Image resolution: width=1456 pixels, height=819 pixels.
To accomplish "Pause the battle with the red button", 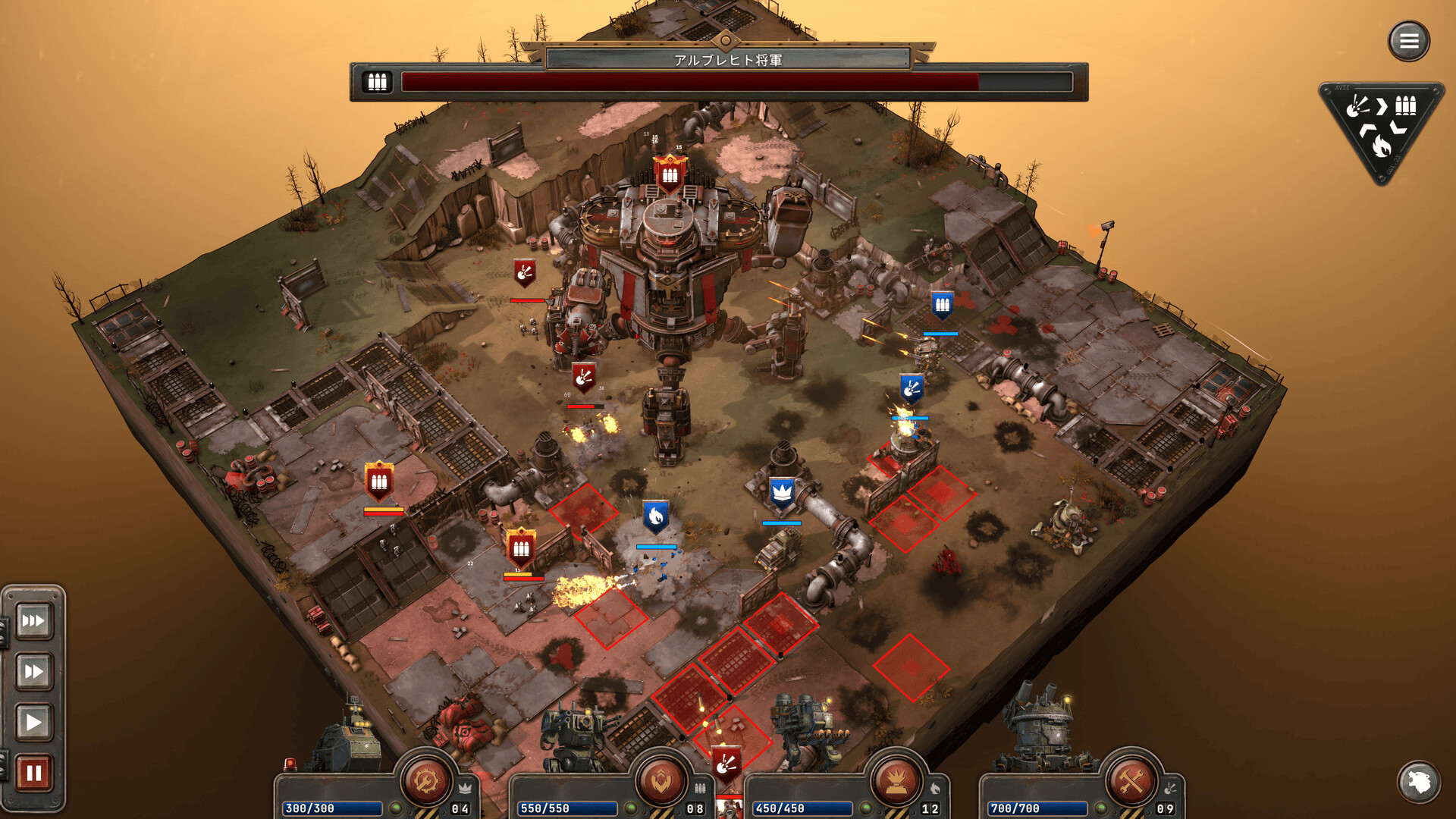I will 33,773.
